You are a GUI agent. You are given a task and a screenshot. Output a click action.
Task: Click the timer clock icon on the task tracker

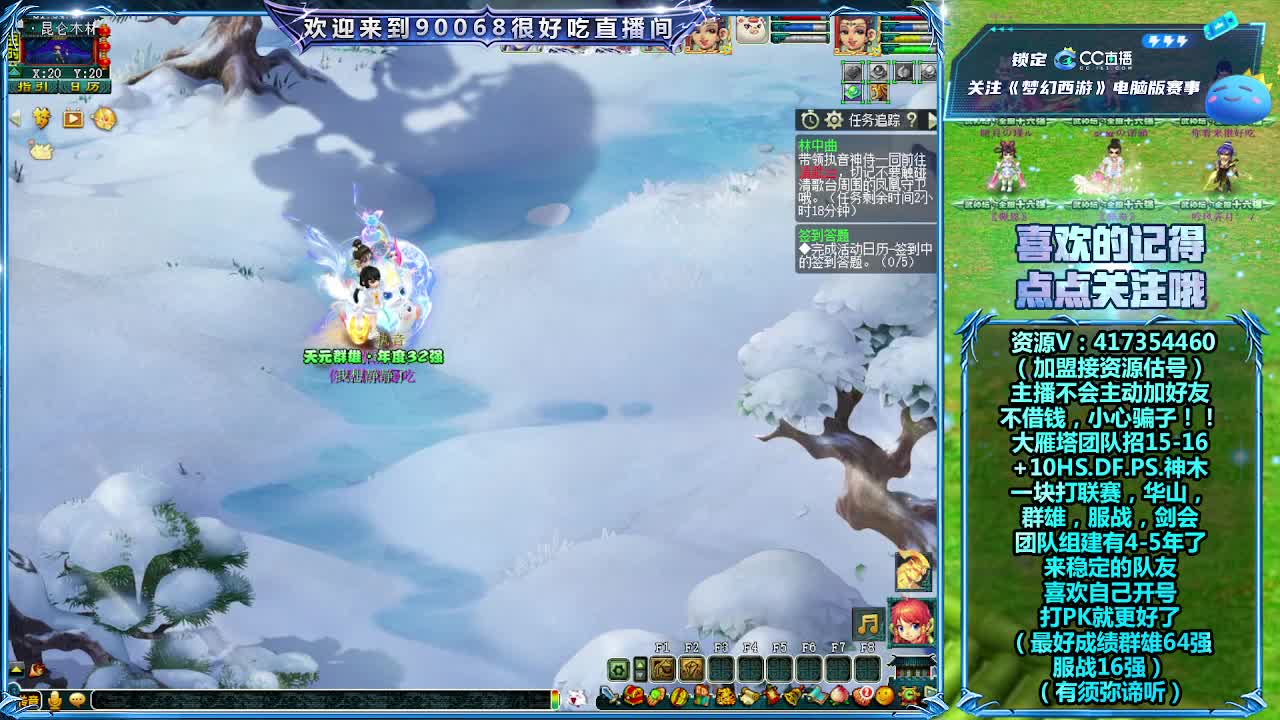[810, 118]
